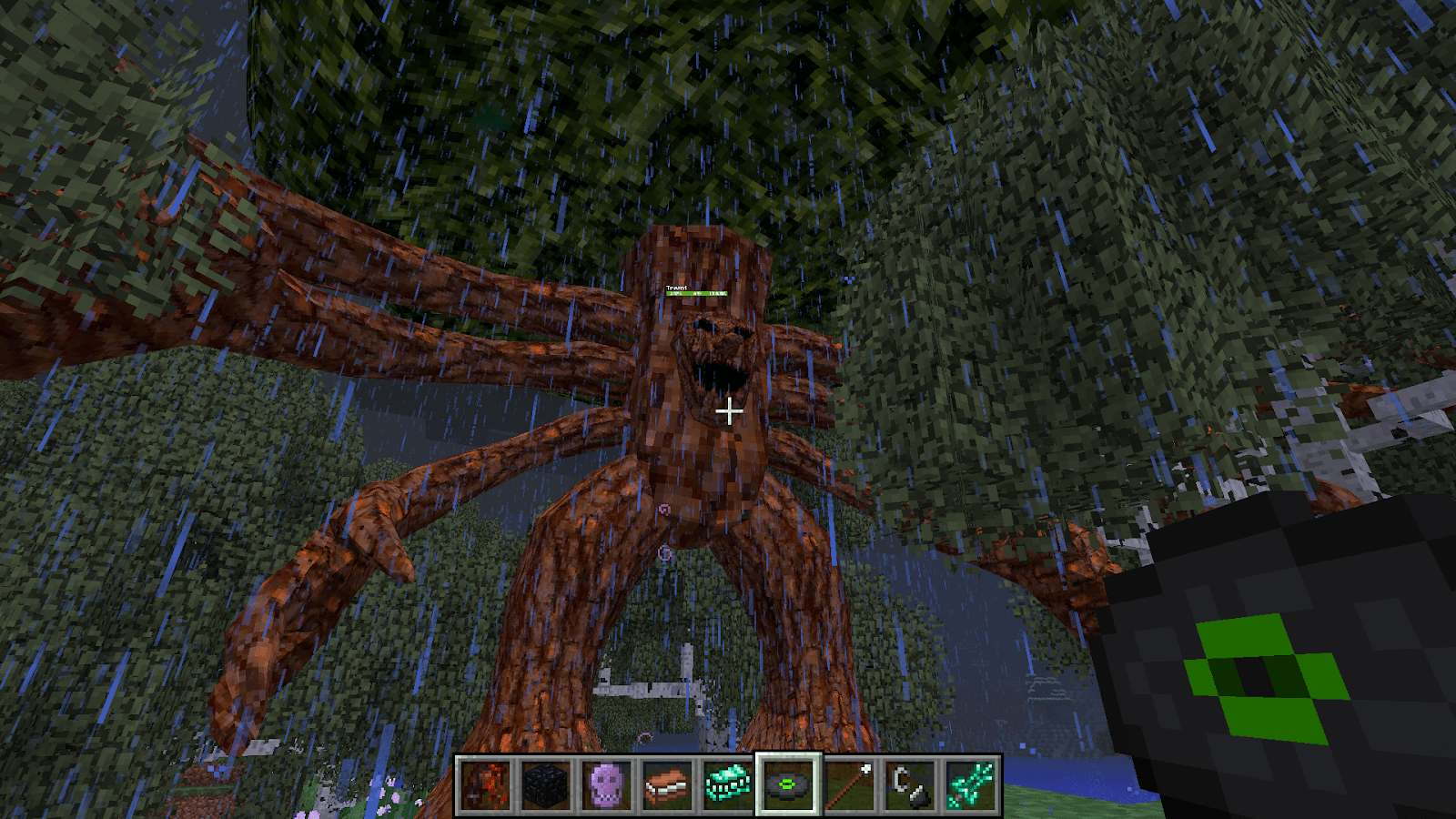Click the lower pink ring marker on the Treant
This screenshot has height=819, width=1456.
(x=663, y=553)
